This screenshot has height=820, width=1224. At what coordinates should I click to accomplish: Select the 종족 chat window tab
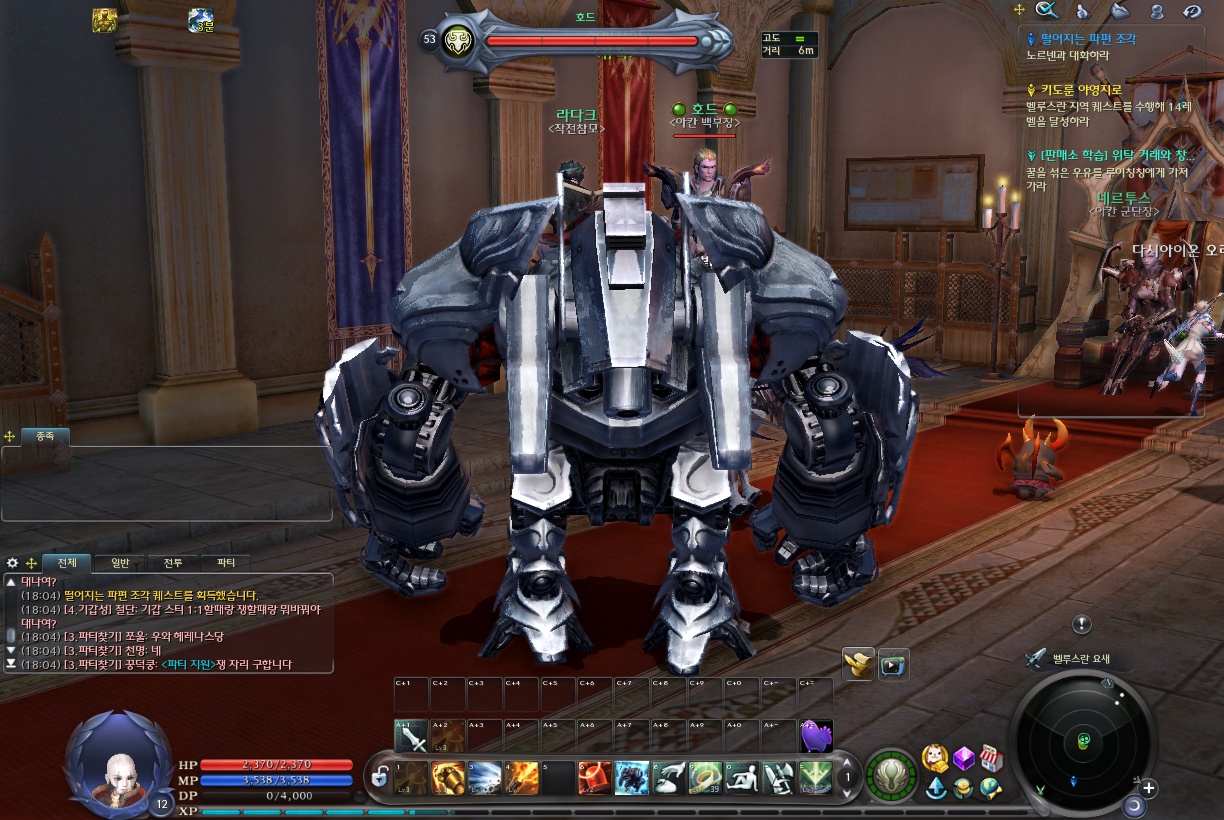click(x=45, y=436)
